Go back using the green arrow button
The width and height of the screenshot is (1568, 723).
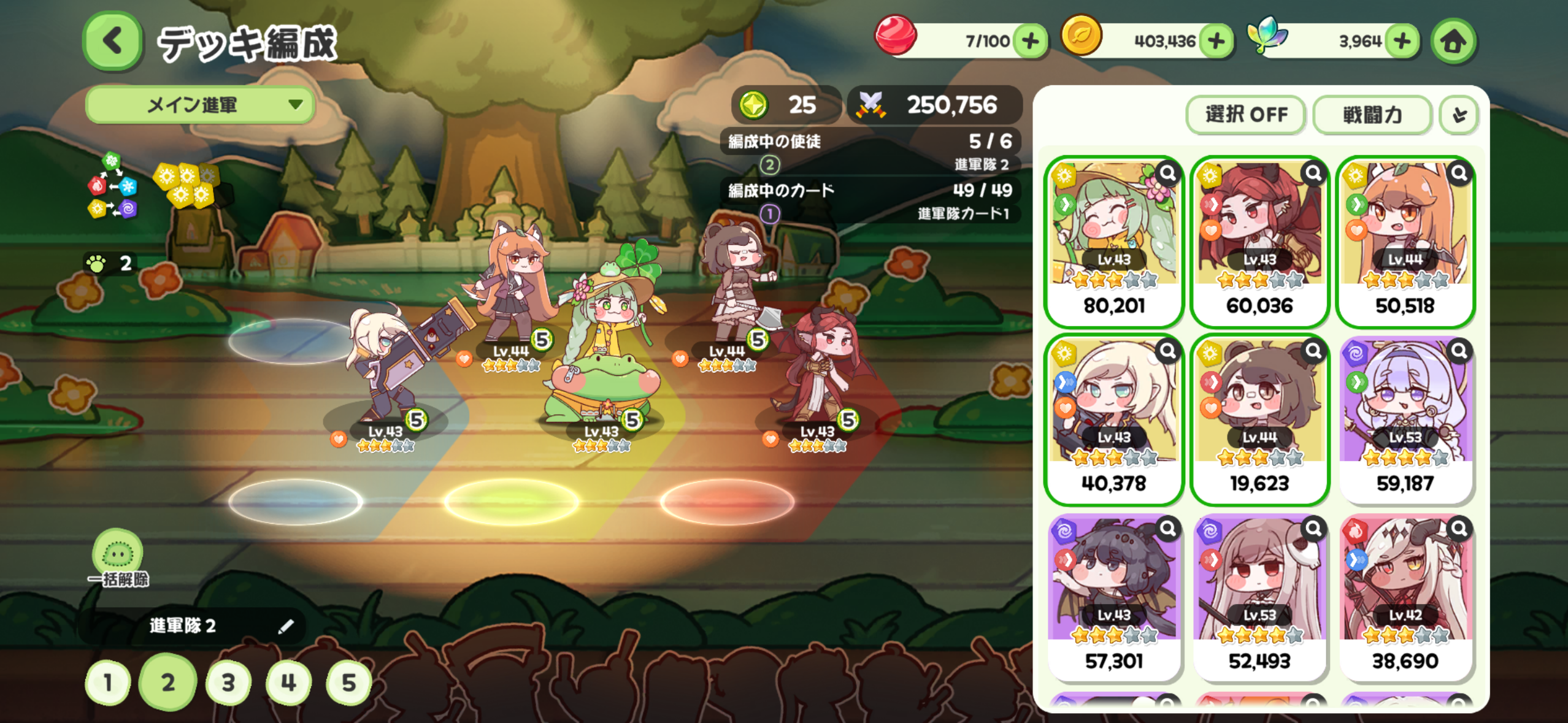click(x=112, y=42)
